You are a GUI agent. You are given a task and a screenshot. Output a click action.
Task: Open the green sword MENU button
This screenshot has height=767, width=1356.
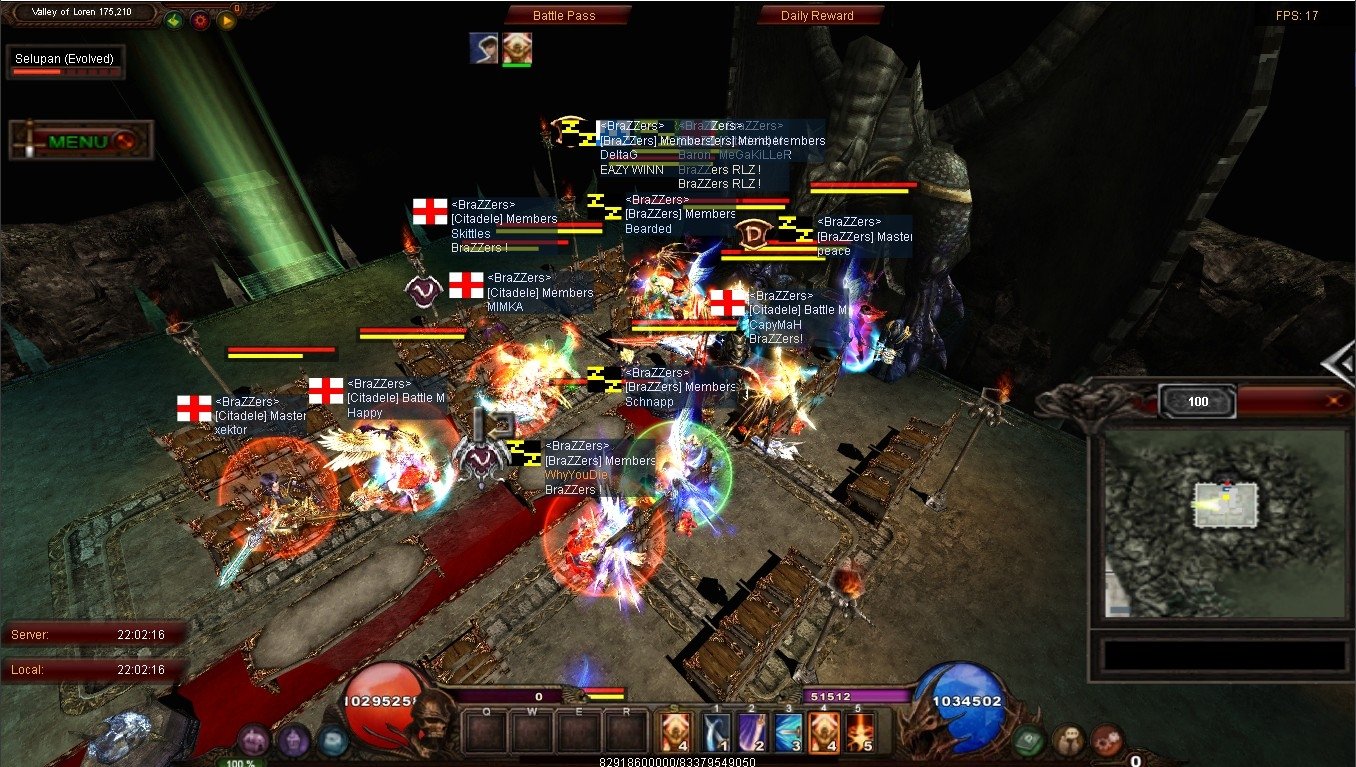coord(80,141)
